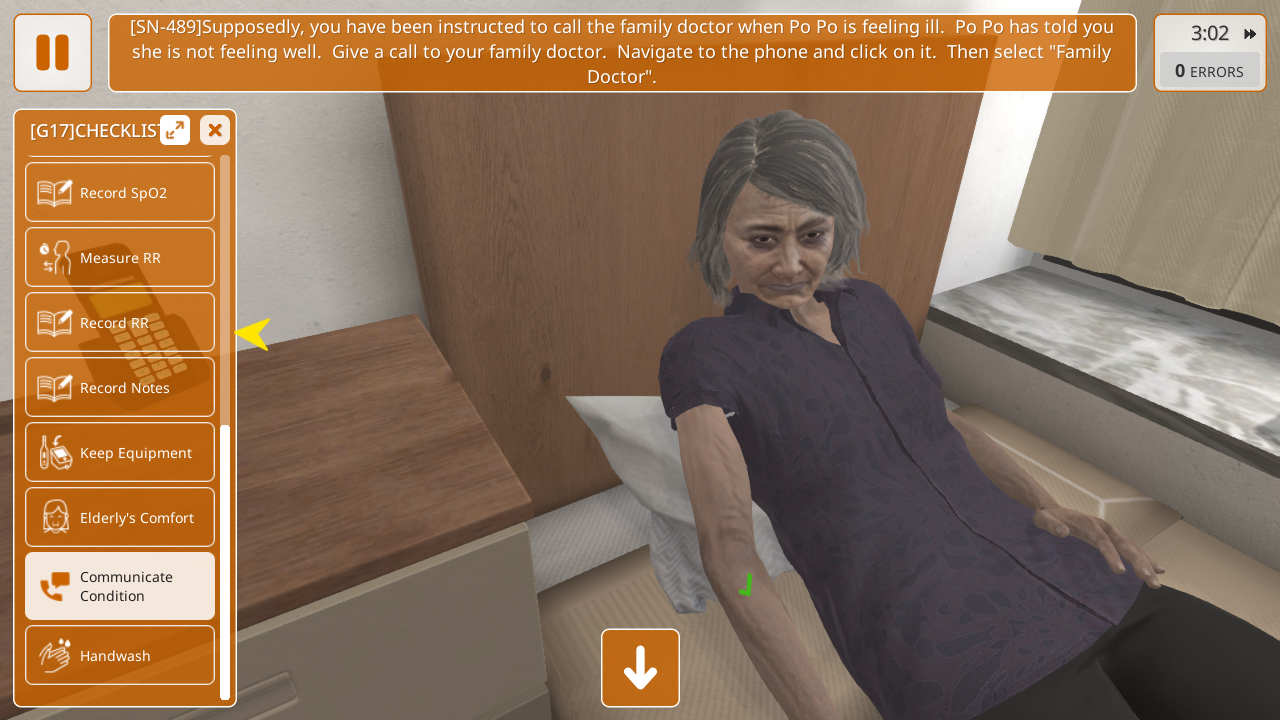Screen dimensions: 1280x720
Task: Choose the Keep Equipment step
Action: (x=120, y=452)
